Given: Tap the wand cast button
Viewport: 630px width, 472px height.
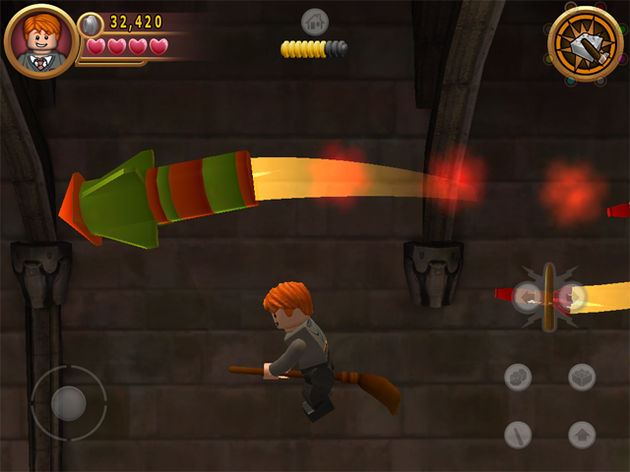Looking at the screenshot, I should (518, 435).
